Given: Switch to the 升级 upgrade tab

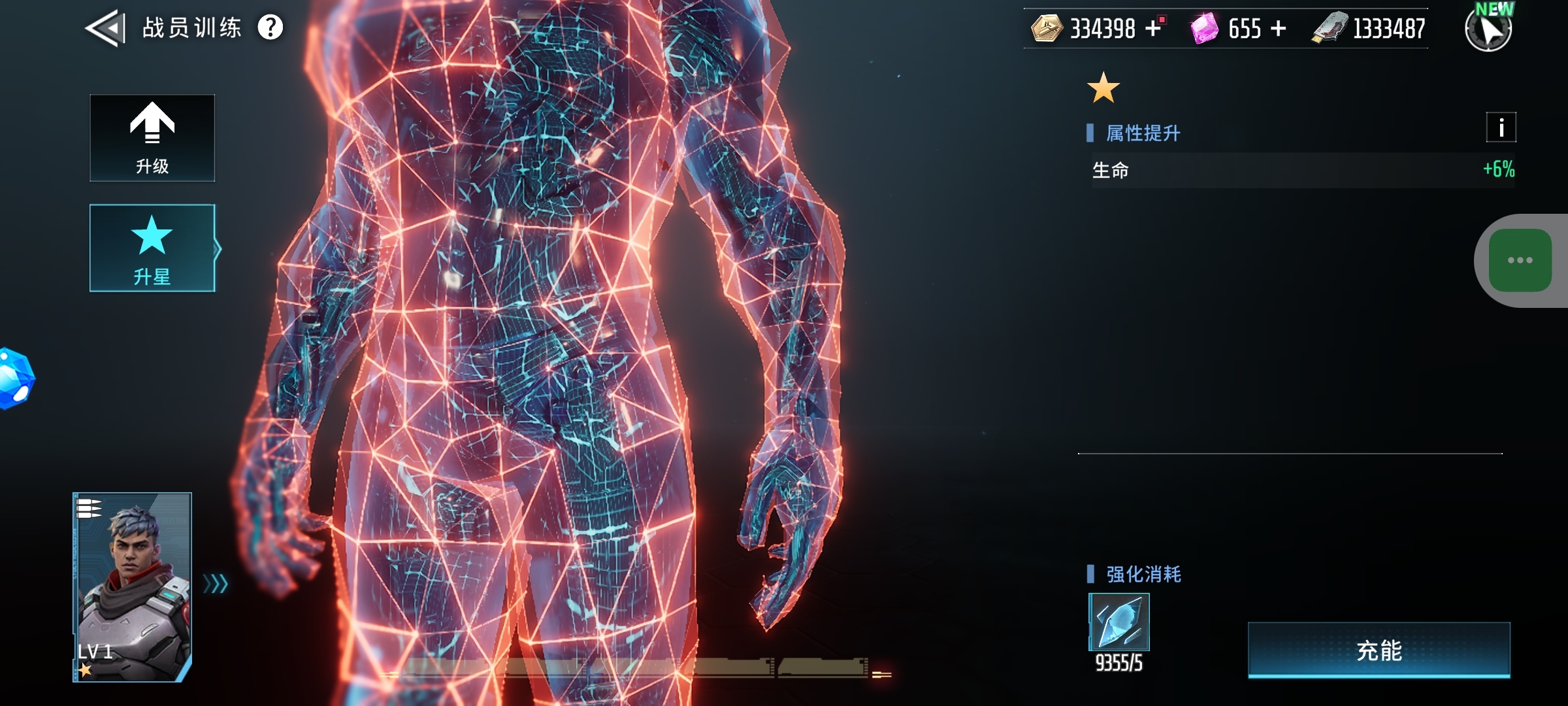Looking at the screenshot, I should tap(152, 138).
